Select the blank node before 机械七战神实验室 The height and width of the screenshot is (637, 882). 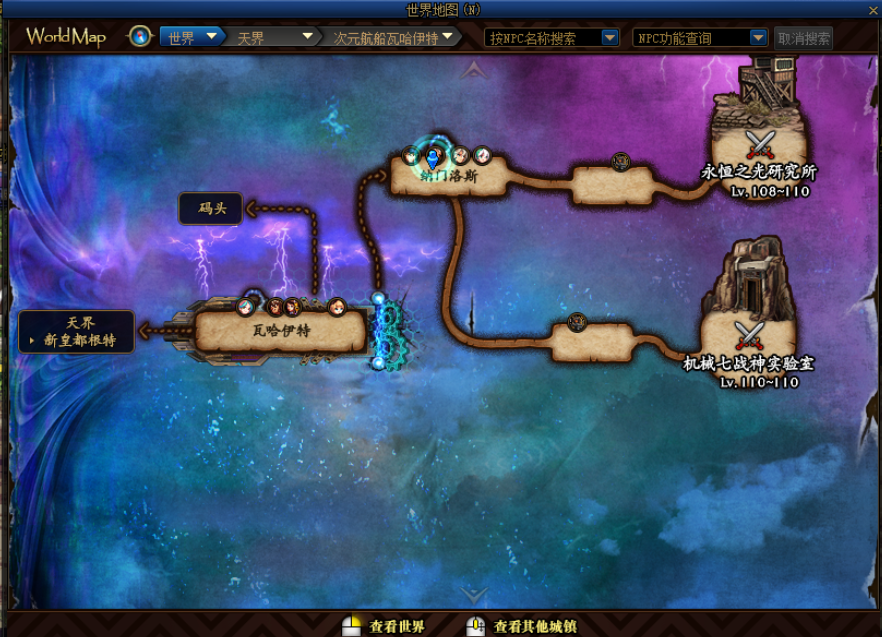tap(593, 342)
